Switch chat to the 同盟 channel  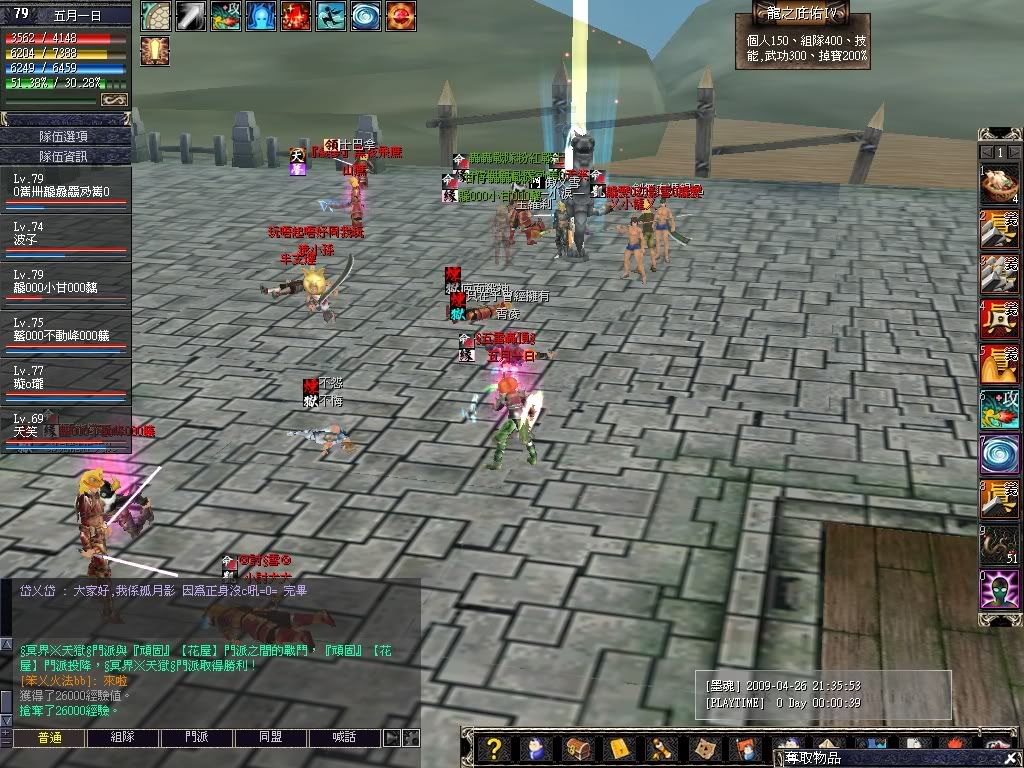click(270, 737)
